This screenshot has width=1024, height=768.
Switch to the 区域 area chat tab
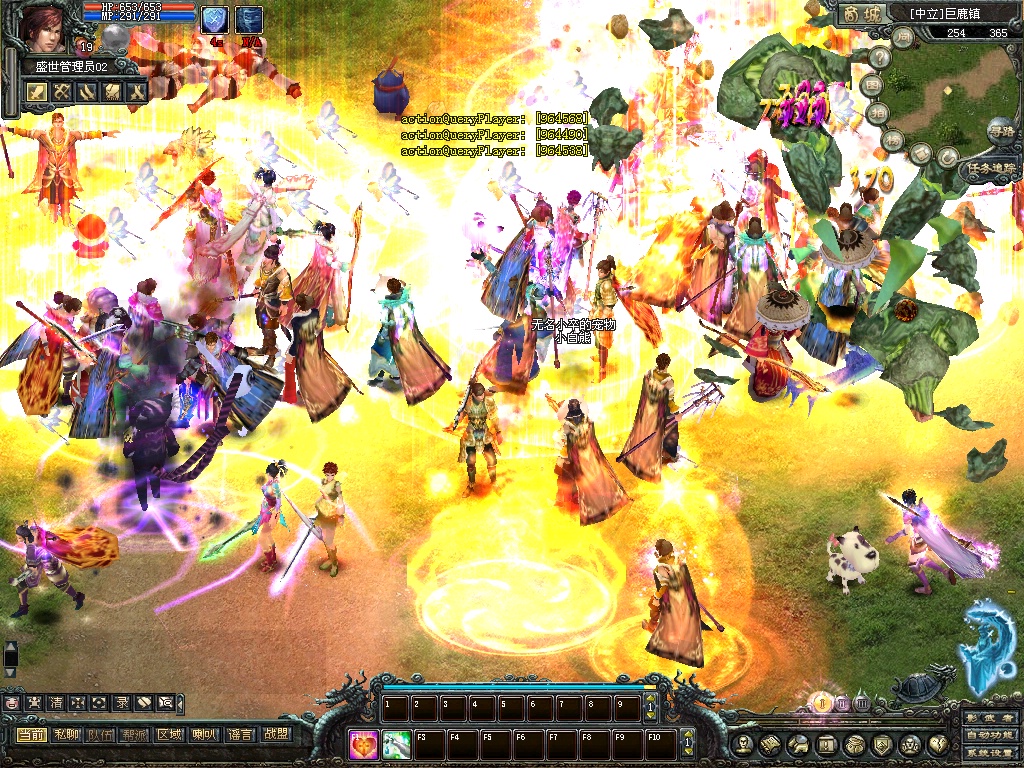169,734
